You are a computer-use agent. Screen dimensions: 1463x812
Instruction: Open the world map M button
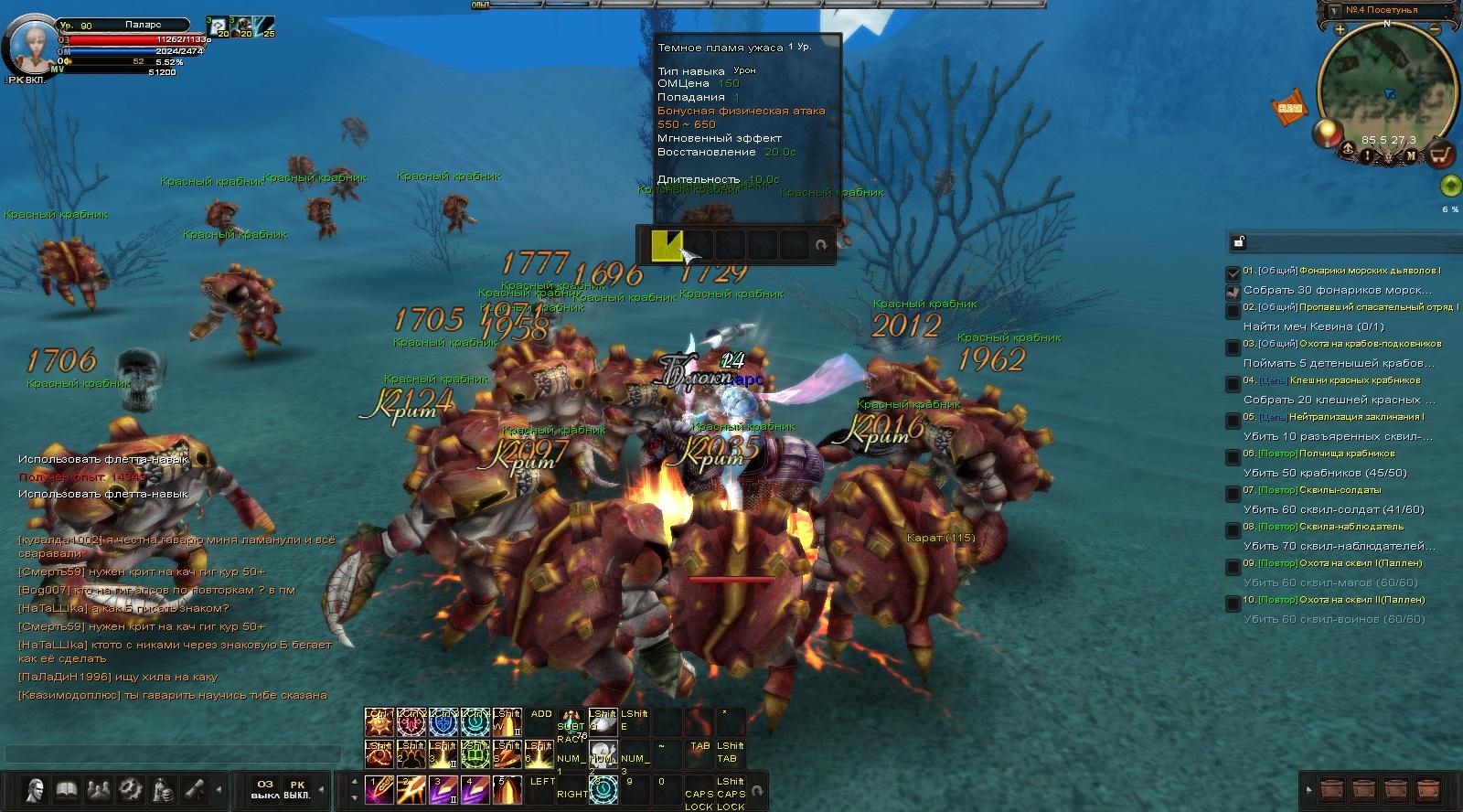pos(1411,155)
